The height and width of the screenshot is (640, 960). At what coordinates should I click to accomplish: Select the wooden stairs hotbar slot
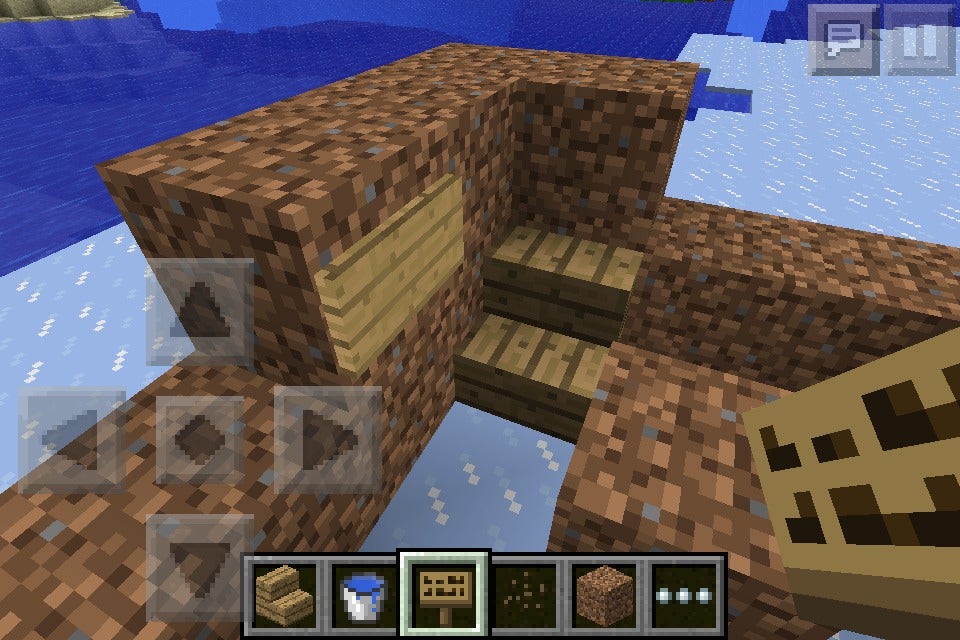coord(281,593)
